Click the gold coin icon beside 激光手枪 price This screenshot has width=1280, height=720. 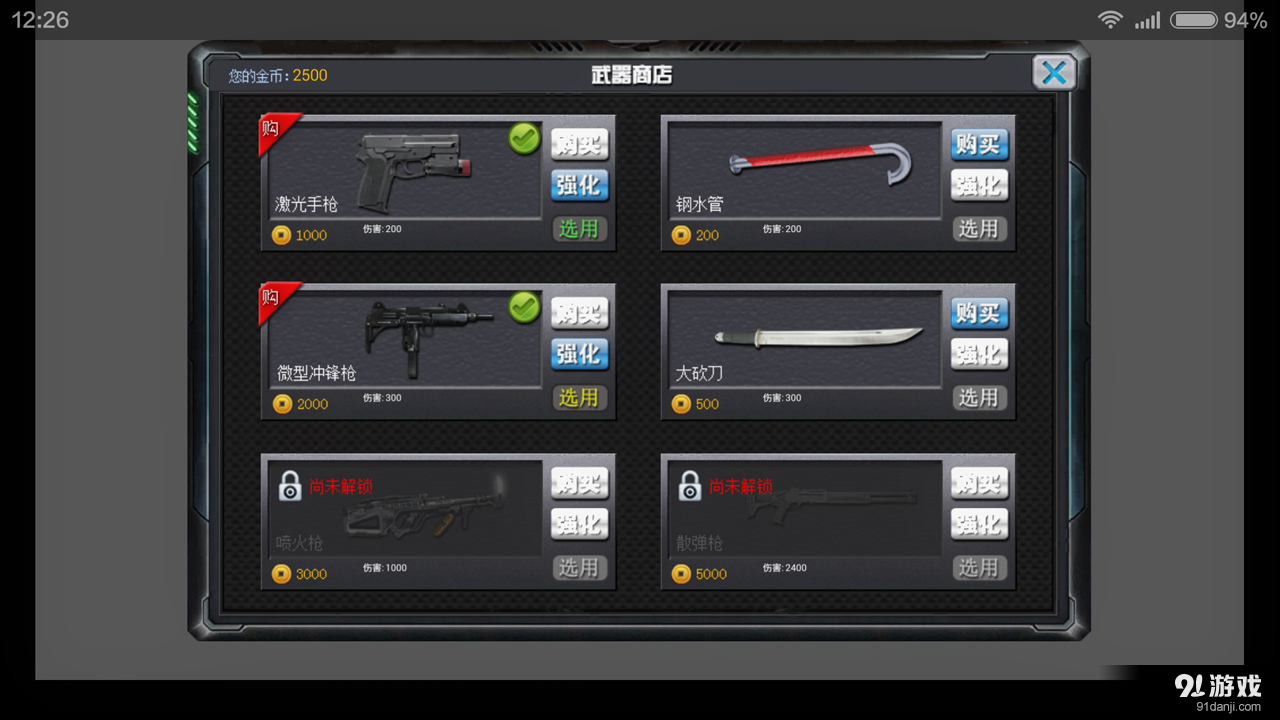point(283,235)
